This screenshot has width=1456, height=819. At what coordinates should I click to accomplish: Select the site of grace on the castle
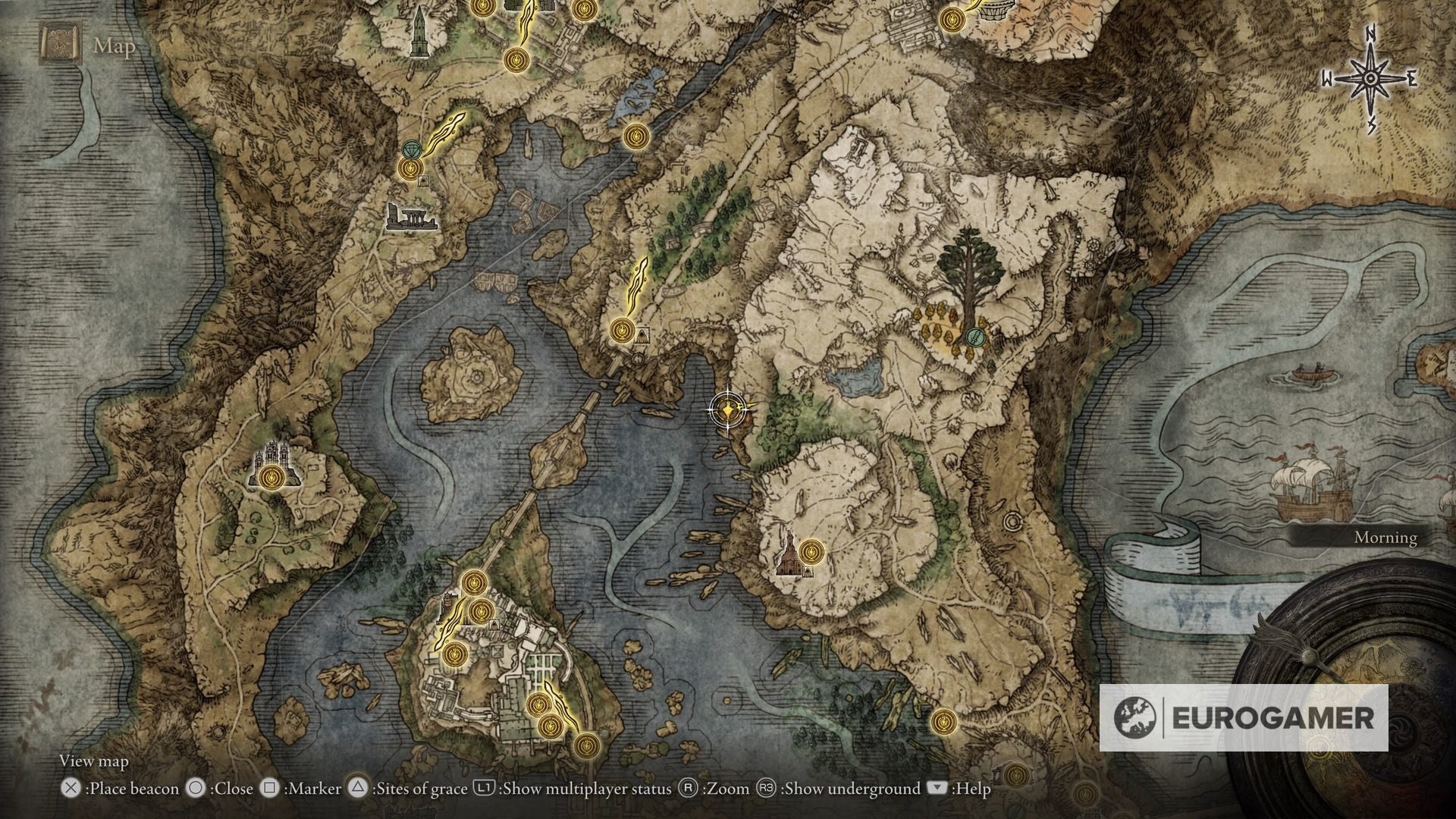tap(271, 477)
